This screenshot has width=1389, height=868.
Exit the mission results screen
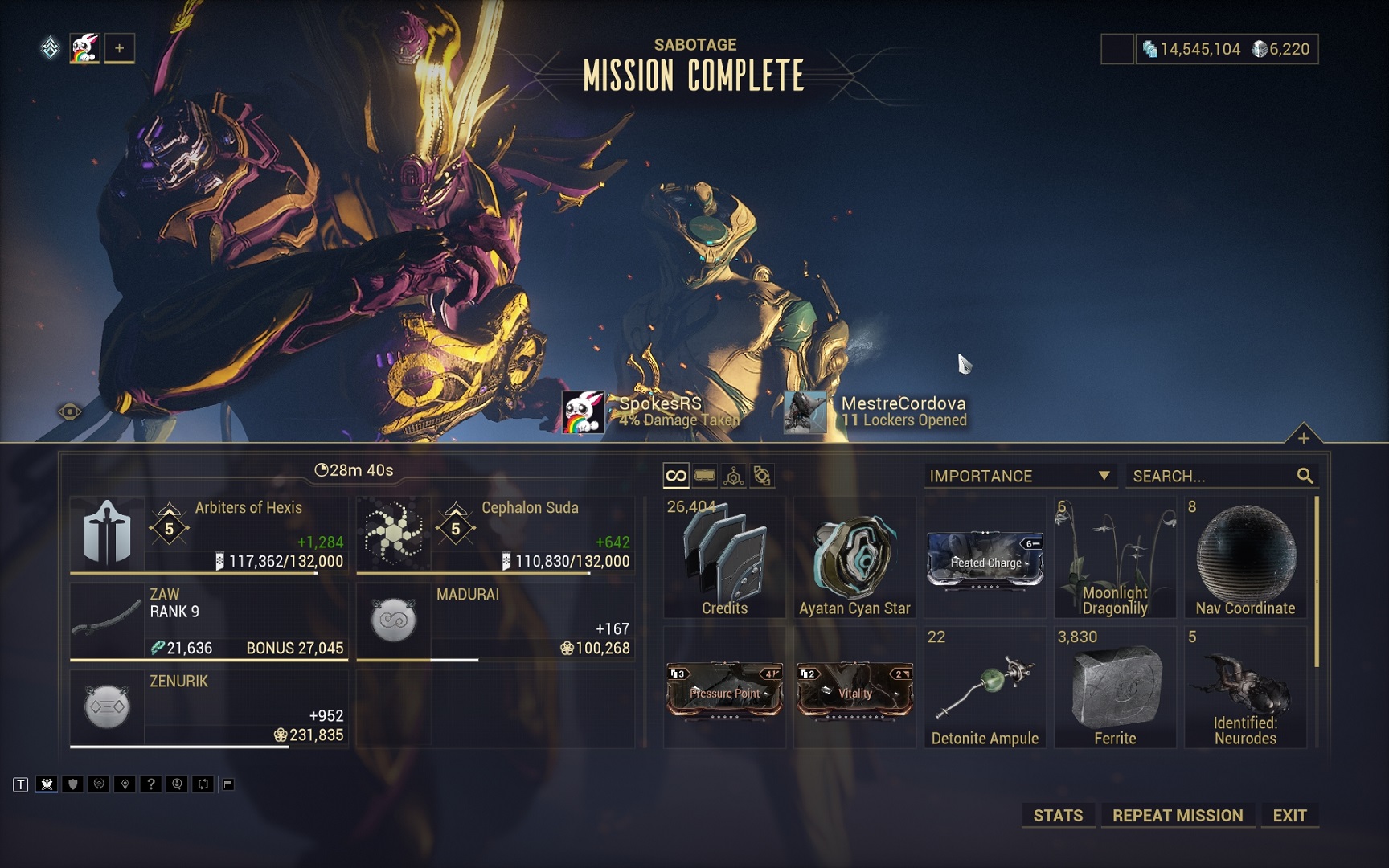(1289, 815)
